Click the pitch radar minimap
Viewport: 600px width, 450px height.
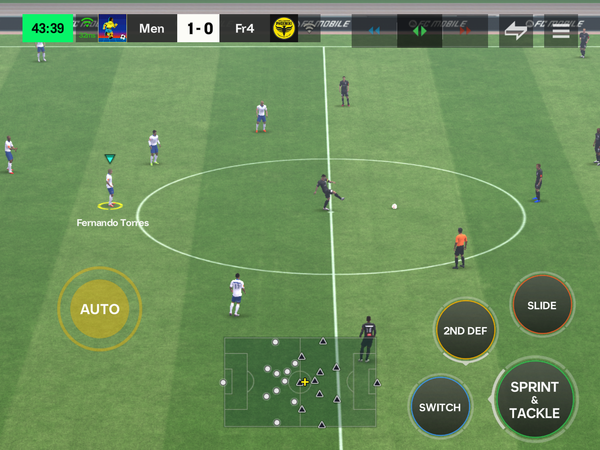302,381
